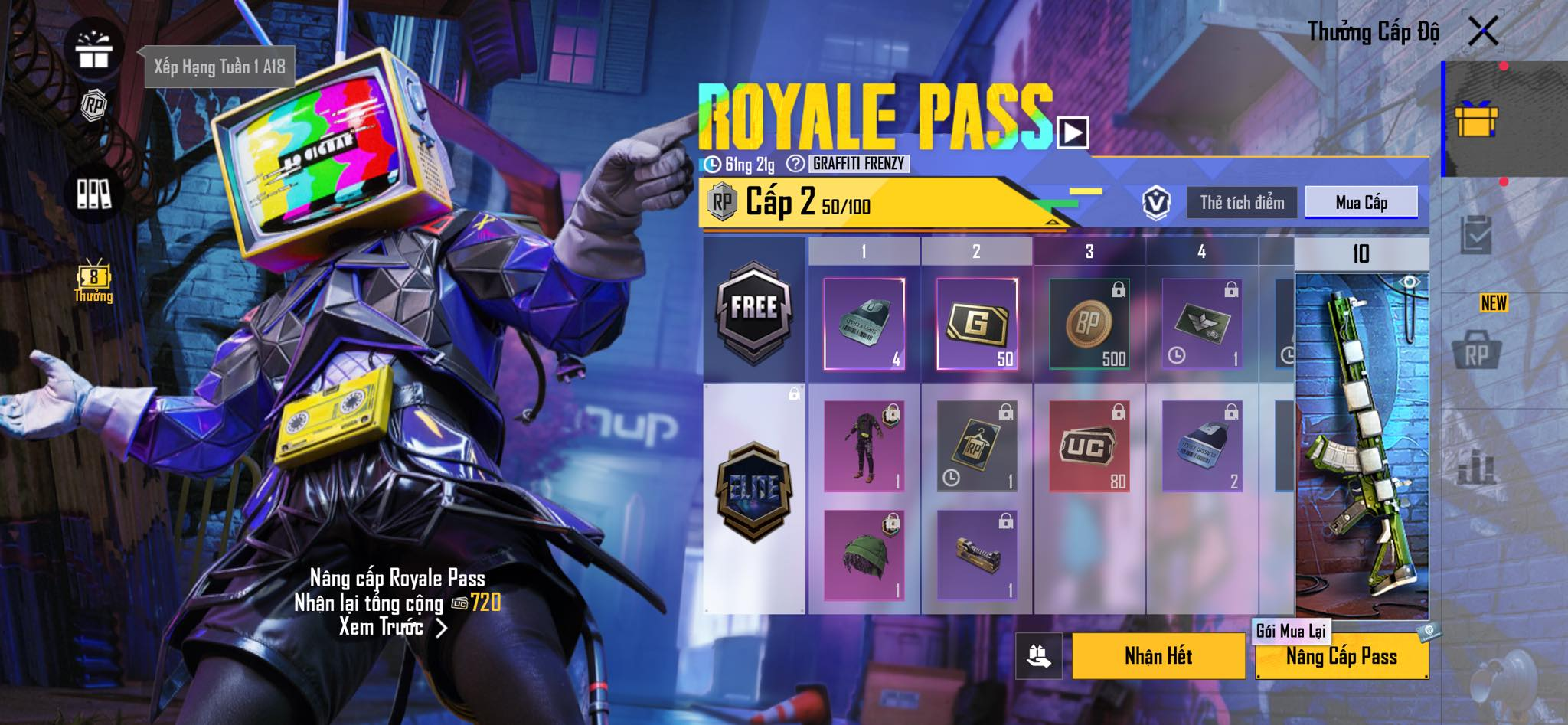Show Graffiti Frenzy help info
Viewport: 1568px width, 725px height.
coord(796,164)
